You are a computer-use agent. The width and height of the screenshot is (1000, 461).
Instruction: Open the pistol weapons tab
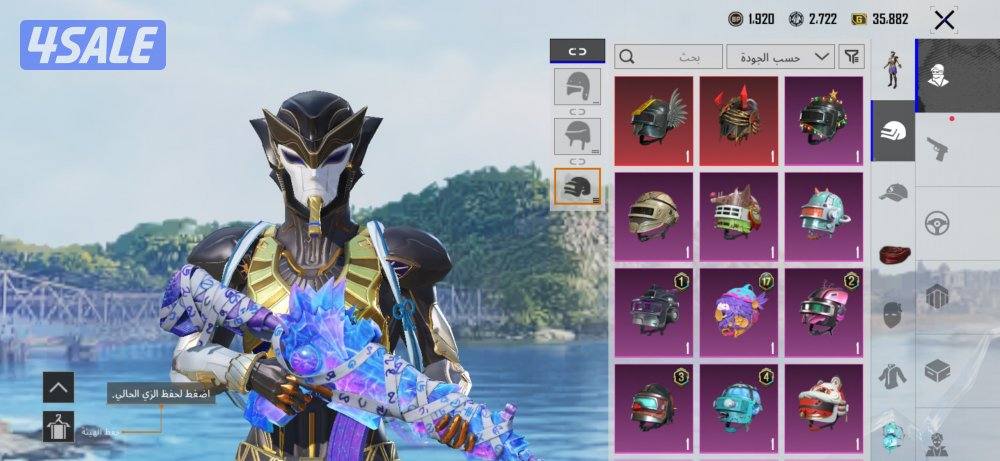[x=937, y=150]
